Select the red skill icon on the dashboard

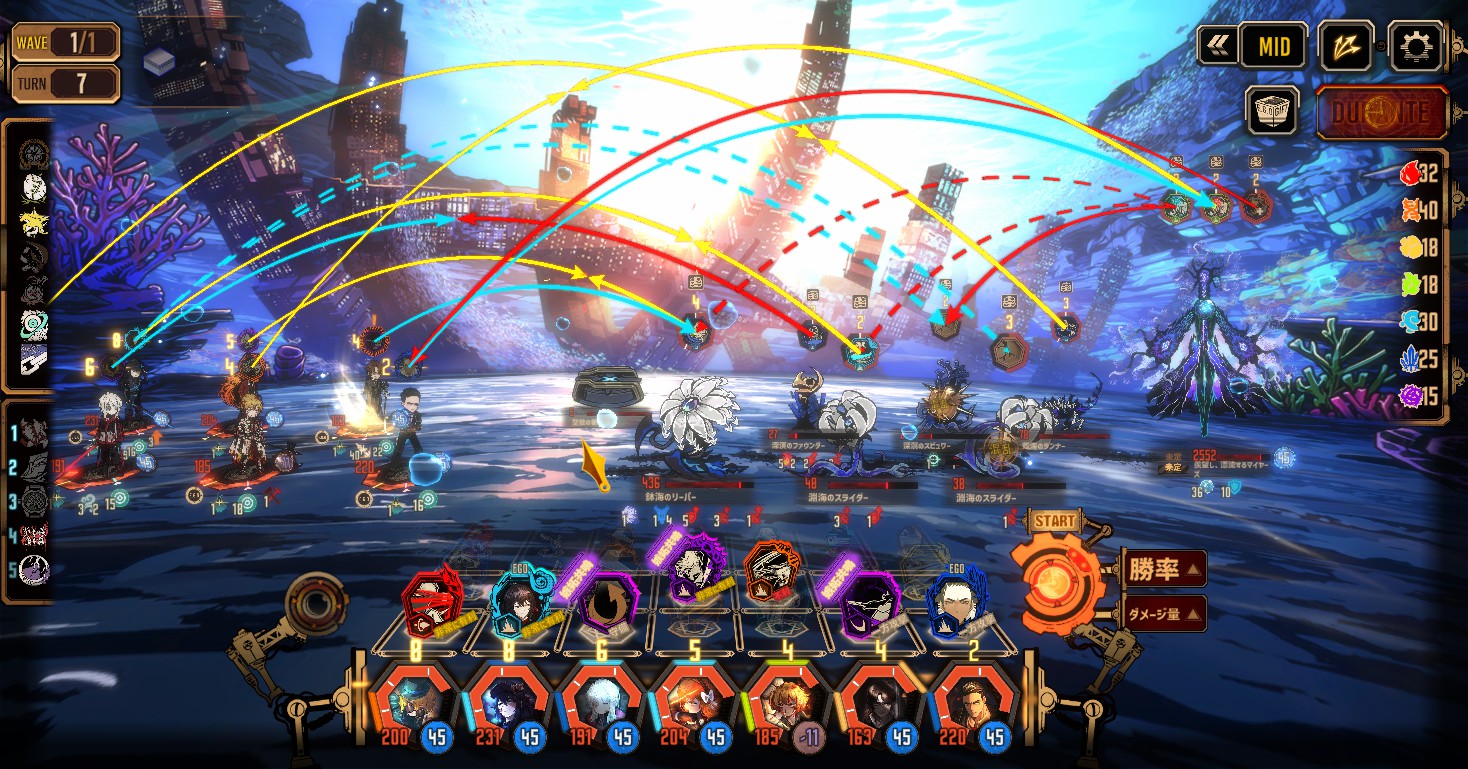(431, 600)
